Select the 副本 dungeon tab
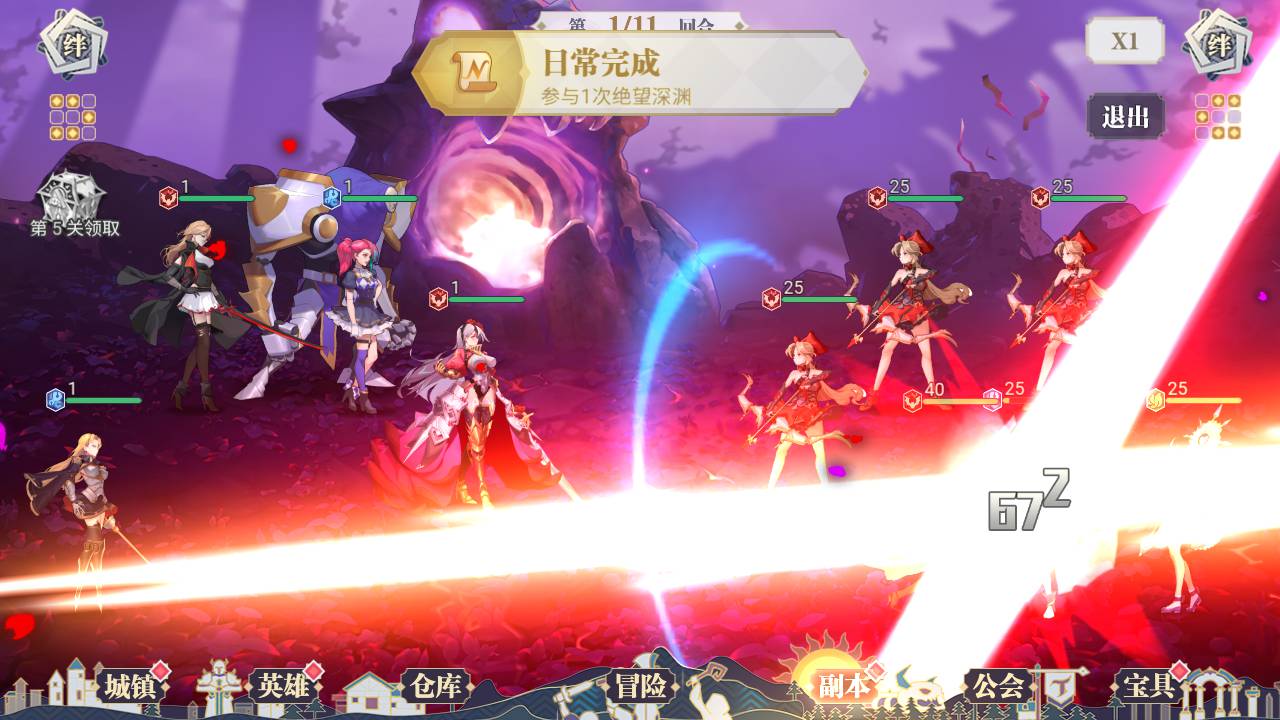This screenshot has width=1280, height=720. [x=844, y=686]
